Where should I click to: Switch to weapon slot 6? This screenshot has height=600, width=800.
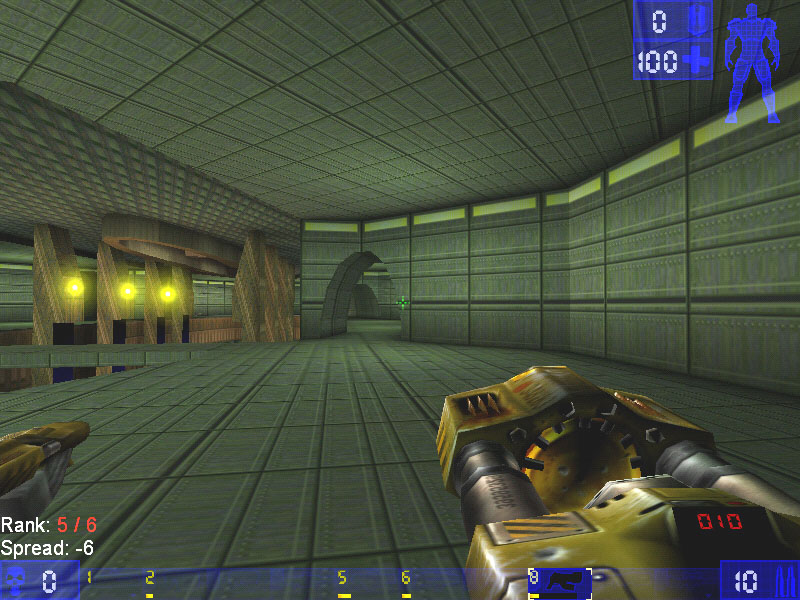406,579
